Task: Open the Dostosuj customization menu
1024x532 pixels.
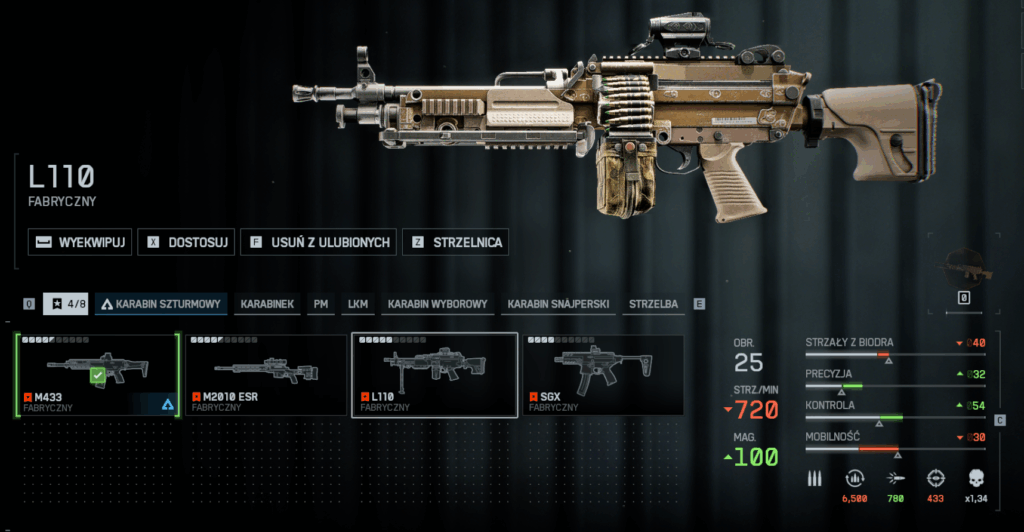Action: click(186, 242)
